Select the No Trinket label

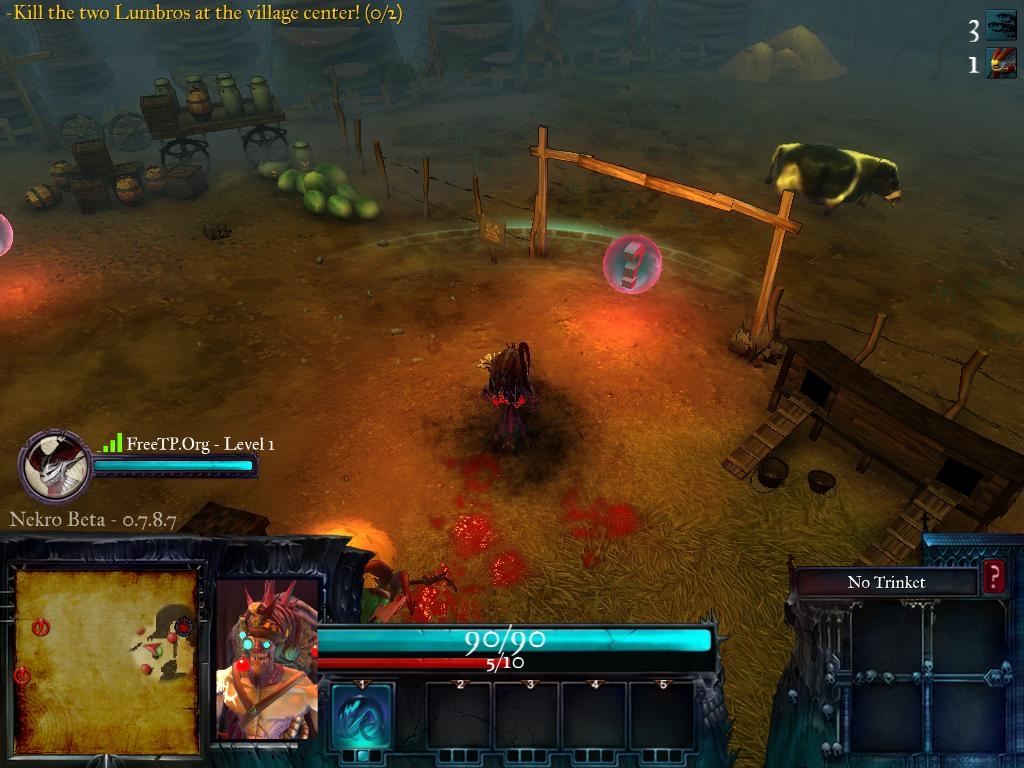[886, 582]
